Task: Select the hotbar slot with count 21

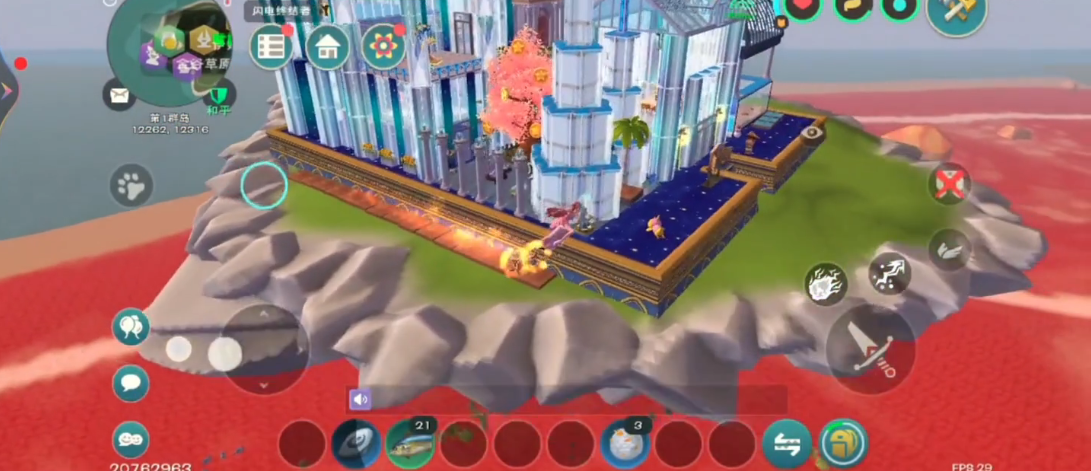Action: point(410,443)
